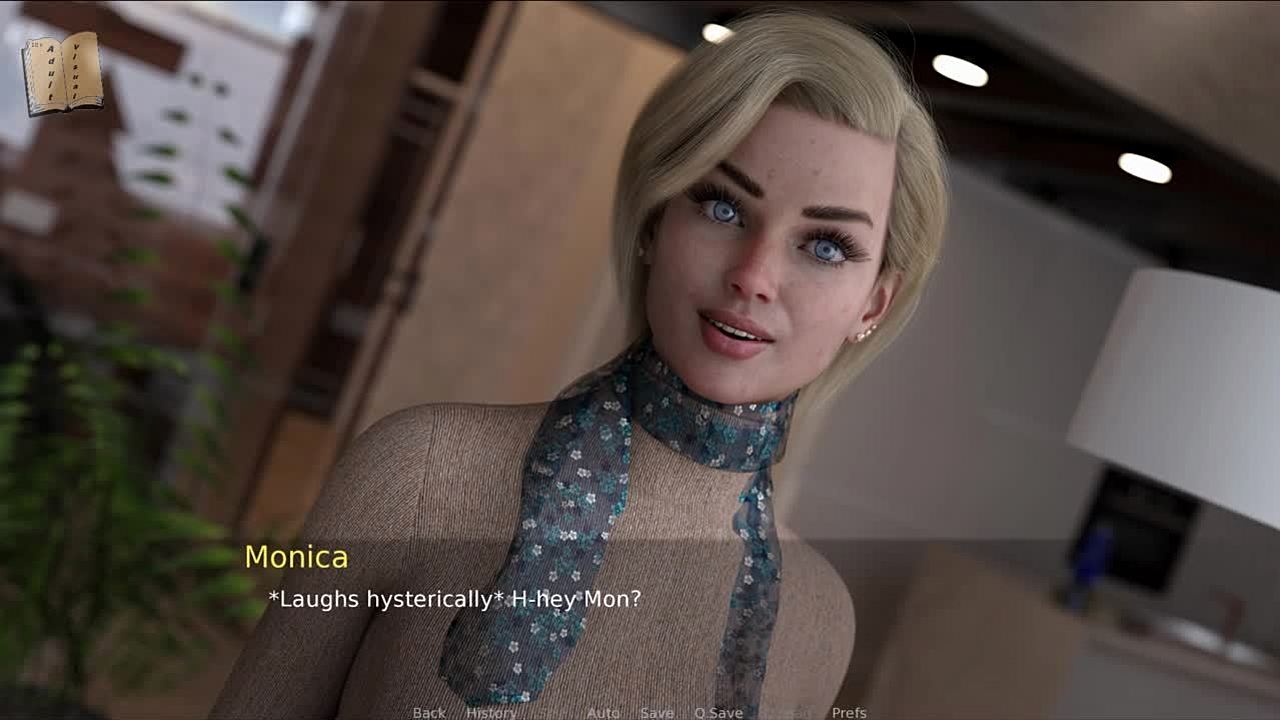
Task: Open the dialogue History log
Action: coord(491,712)
